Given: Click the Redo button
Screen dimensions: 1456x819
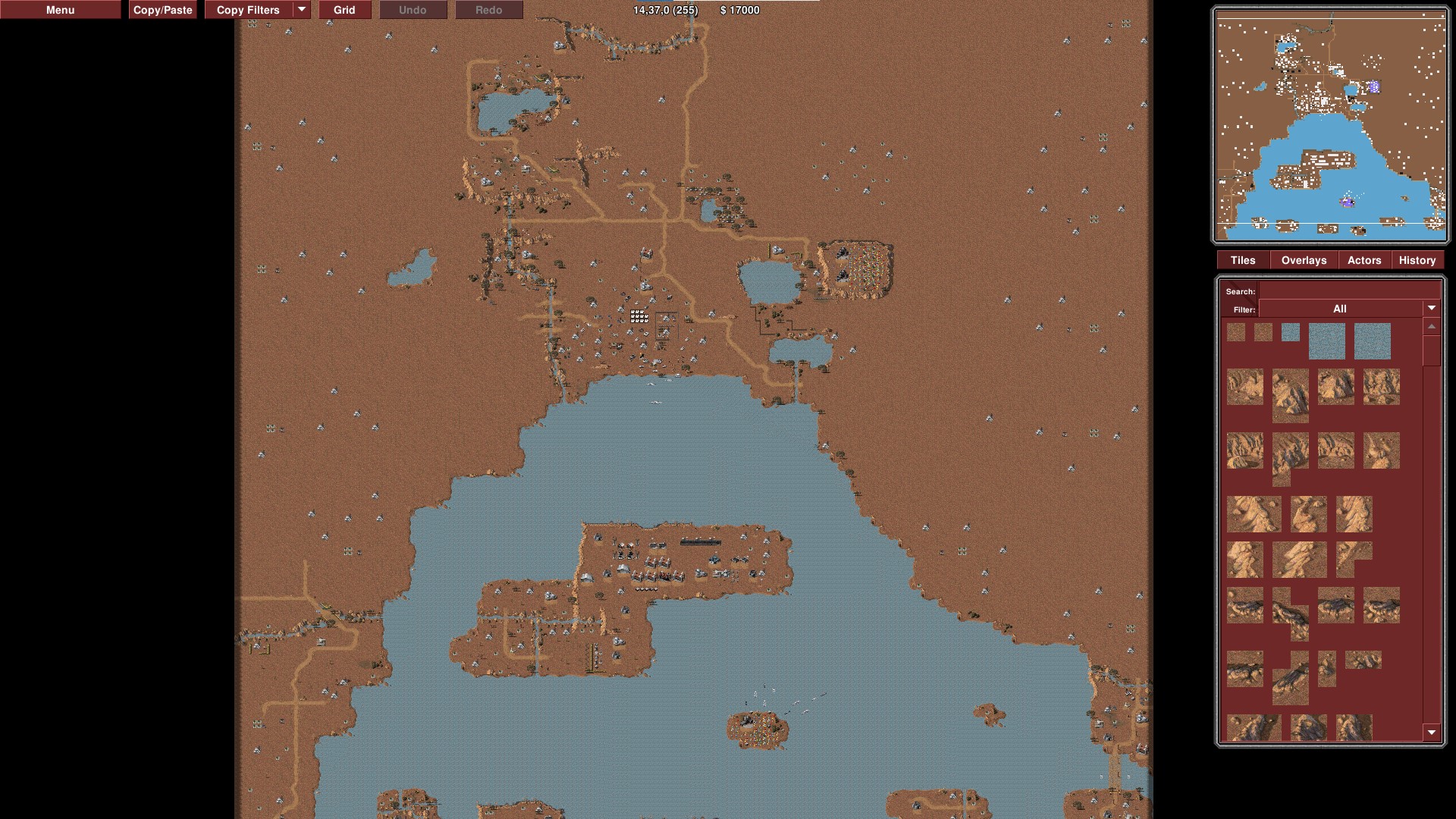Looking at the screenshot, I should click(488, 10).
